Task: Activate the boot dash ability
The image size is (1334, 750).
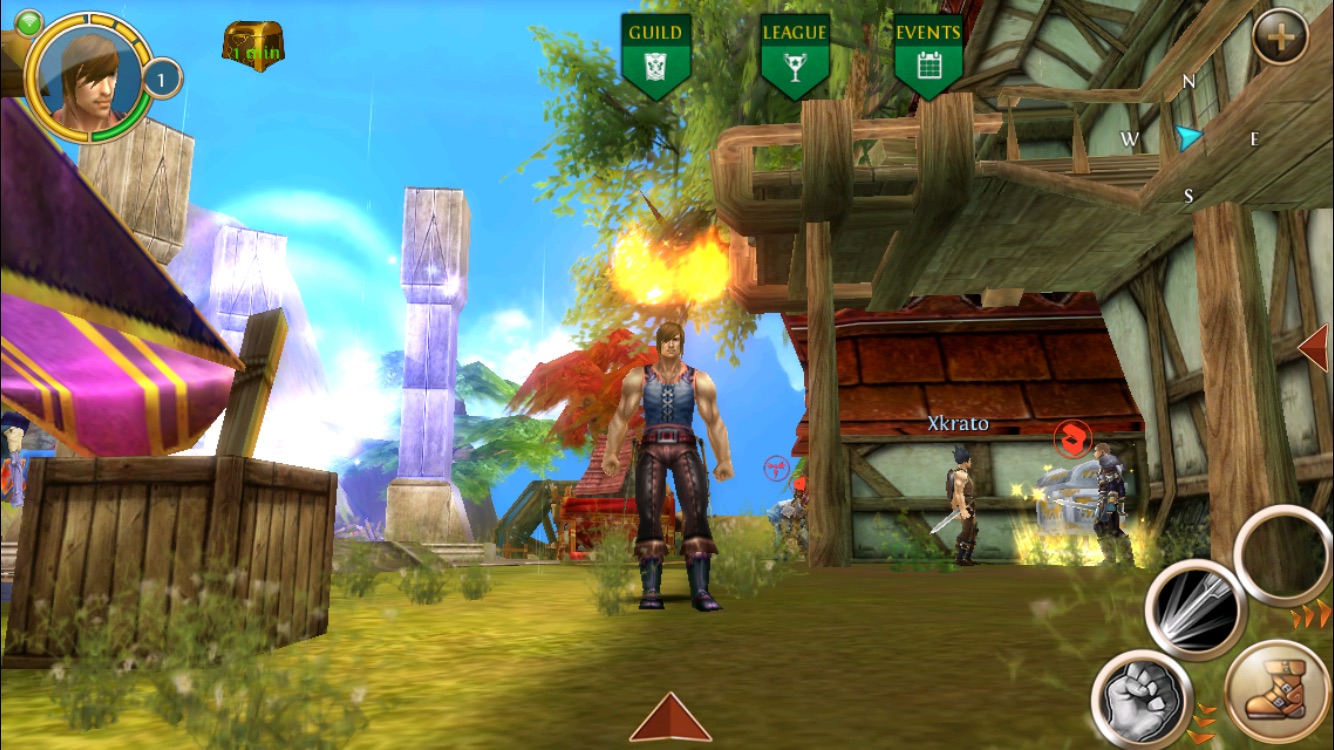Action: [x=1276, y=691]
